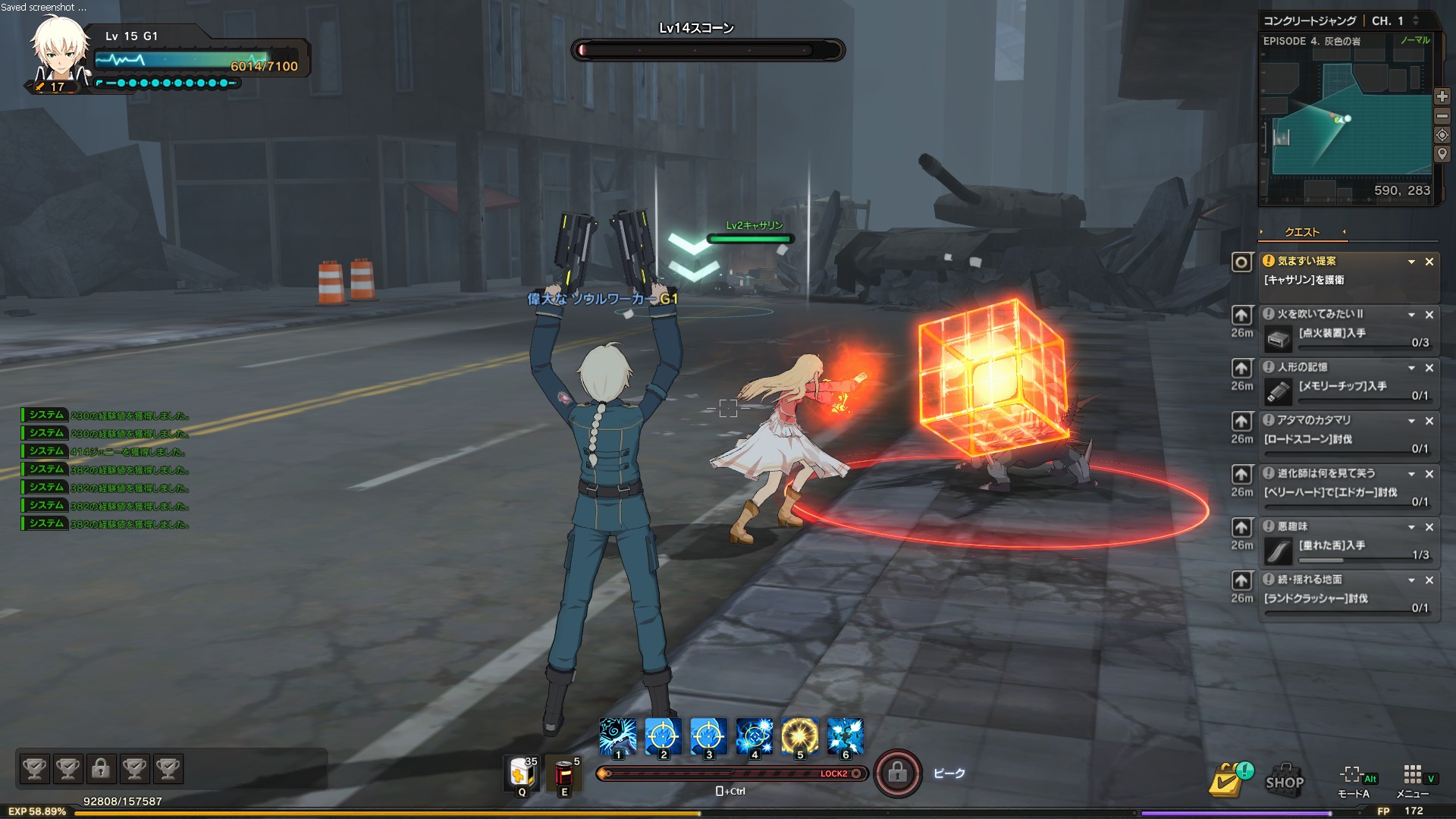
Task: Activate the golden explosion skill in slot 5
Action: pyautogui.click(x=799, y=737)
